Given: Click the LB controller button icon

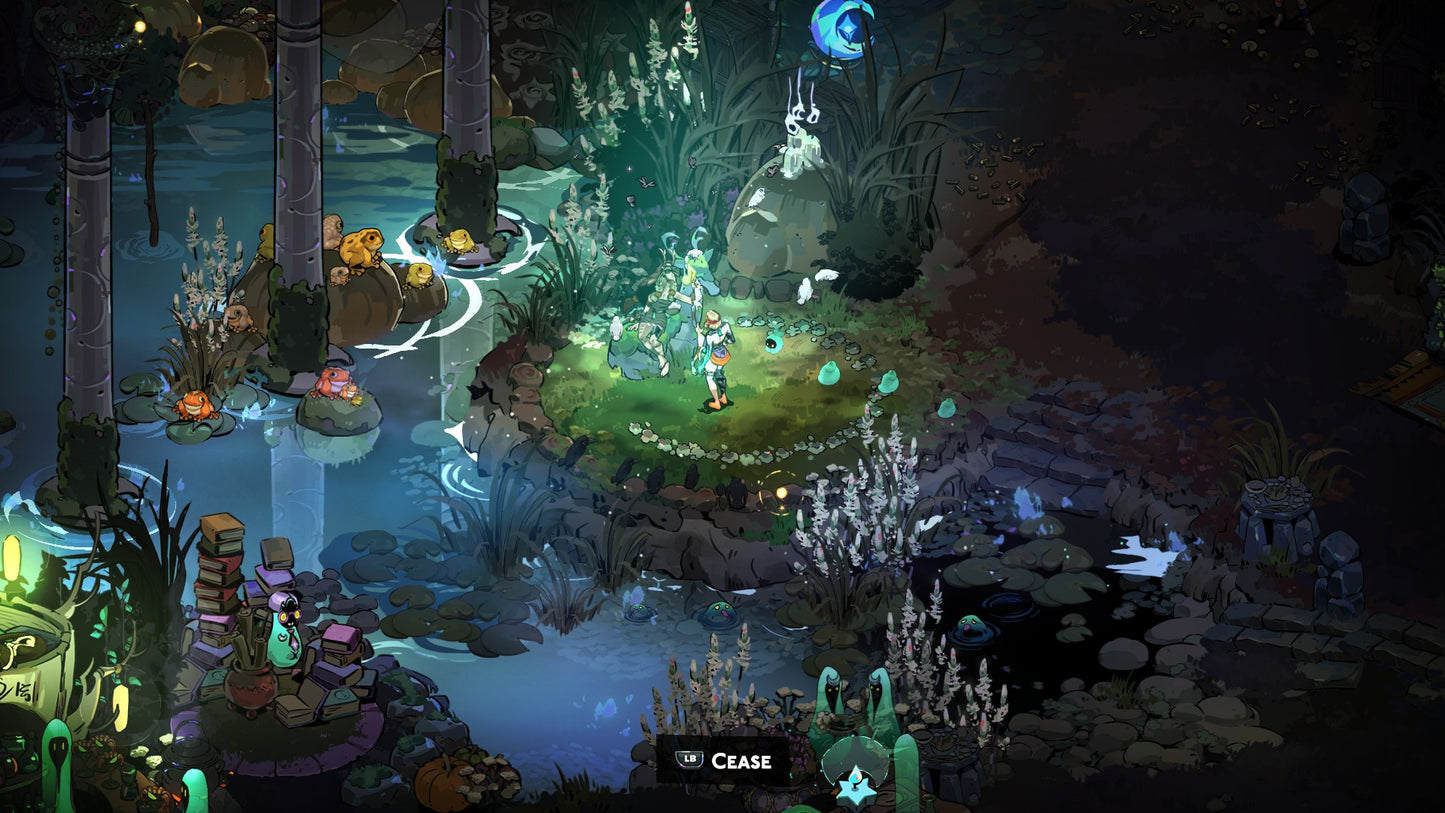Looking at the screenshot, I should (688, 760).
